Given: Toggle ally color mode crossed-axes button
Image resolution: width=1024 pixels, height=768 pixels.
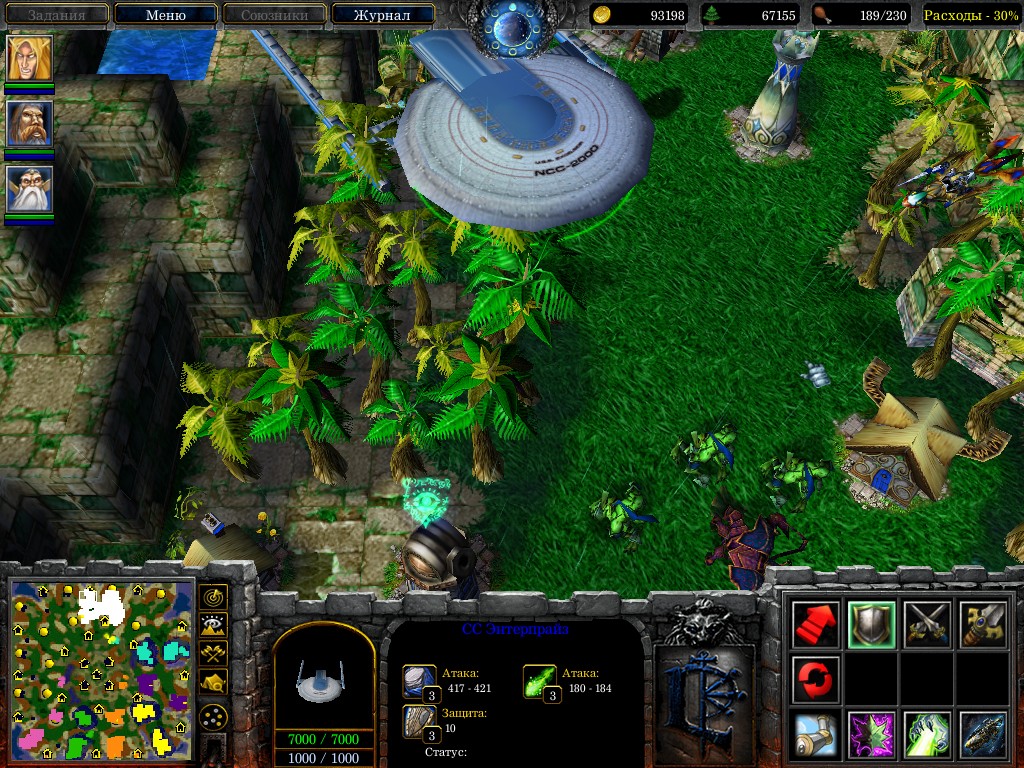Looking at the screenshot, I should pos(213,653).
